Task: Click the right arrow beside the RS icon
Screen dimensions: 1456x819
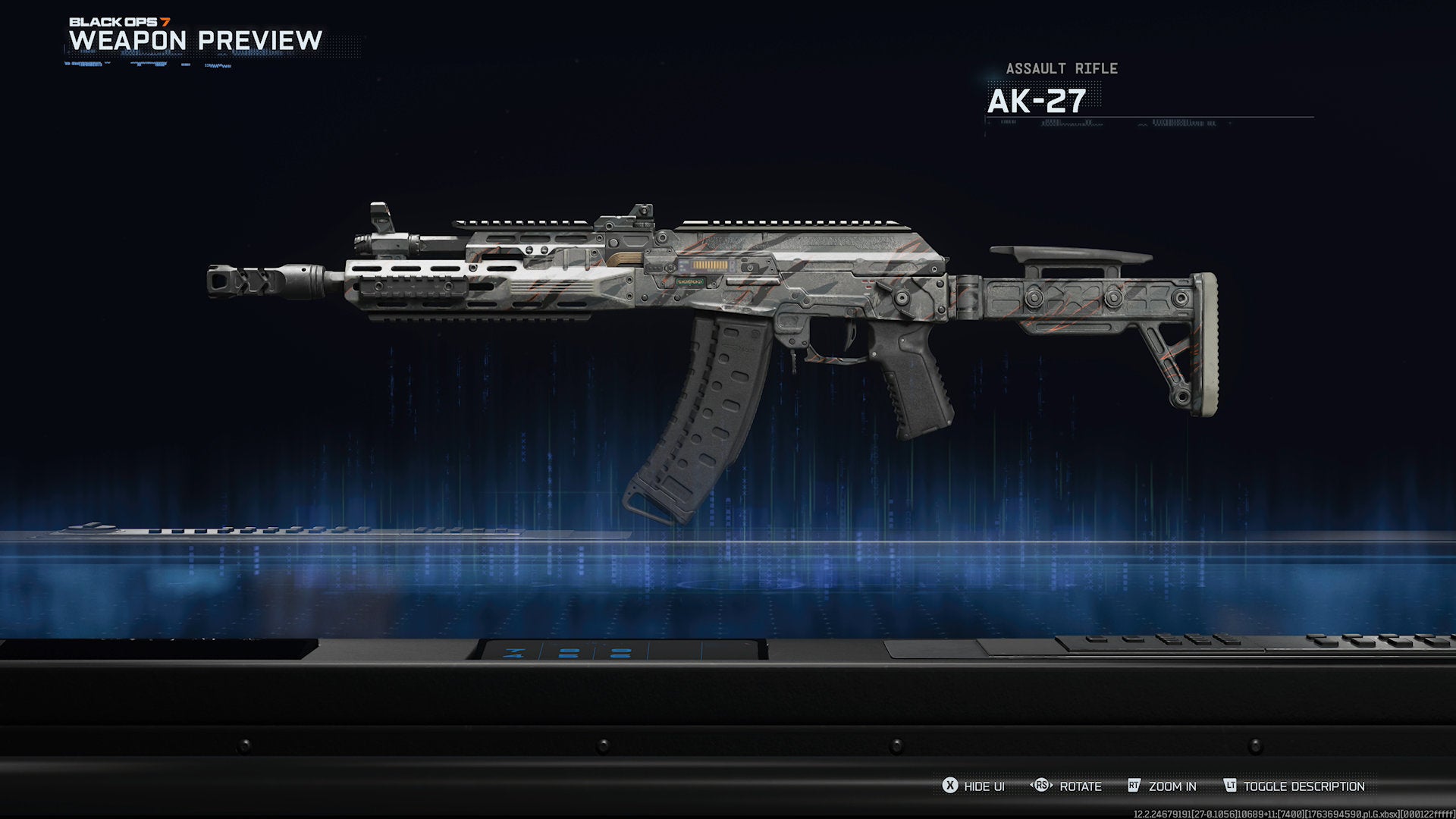Action: click(x=1053, y=786)
